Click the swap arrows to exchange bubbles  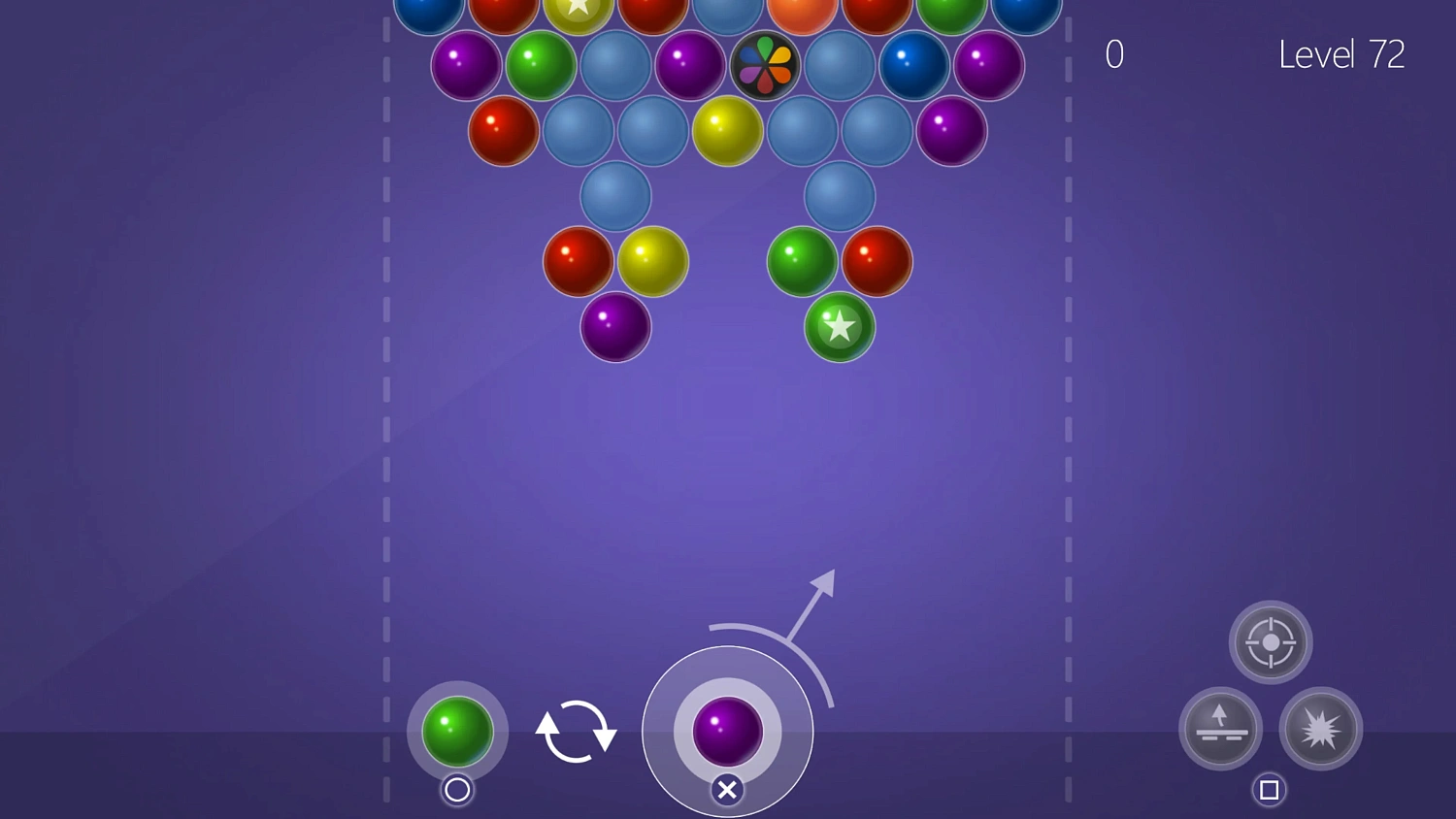(x=577, y=732)
